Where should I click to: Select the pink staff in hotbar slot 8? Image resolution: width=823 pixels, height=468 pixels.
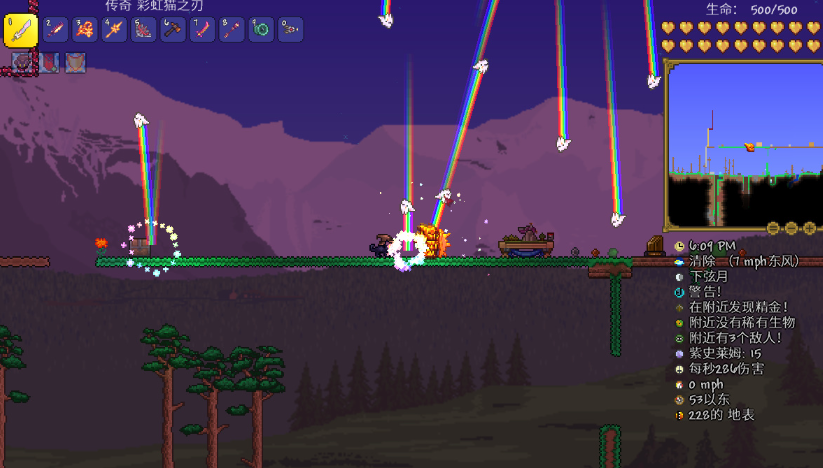232,29
